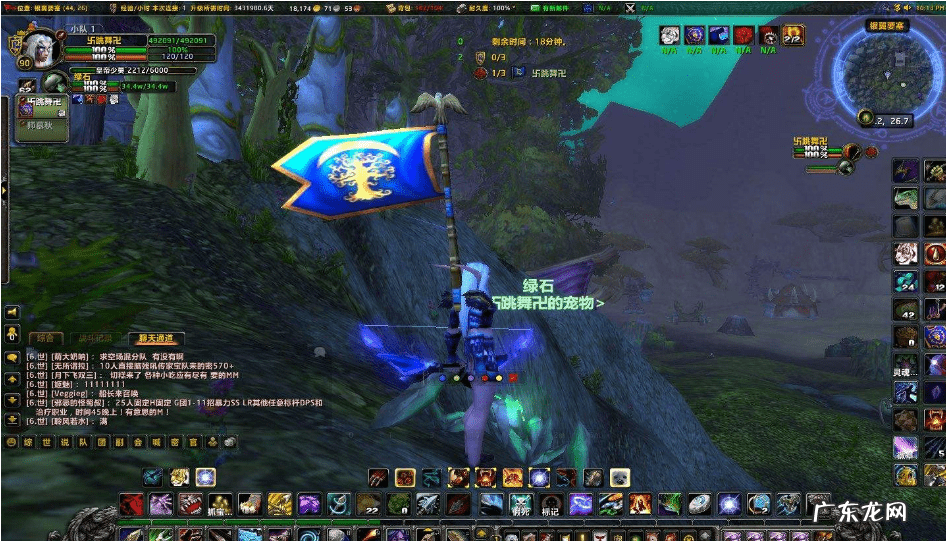Activate the glowing blue orb ability icon
Screen dimensions: 946x541
pyautogui.click(x=205, y=477)
